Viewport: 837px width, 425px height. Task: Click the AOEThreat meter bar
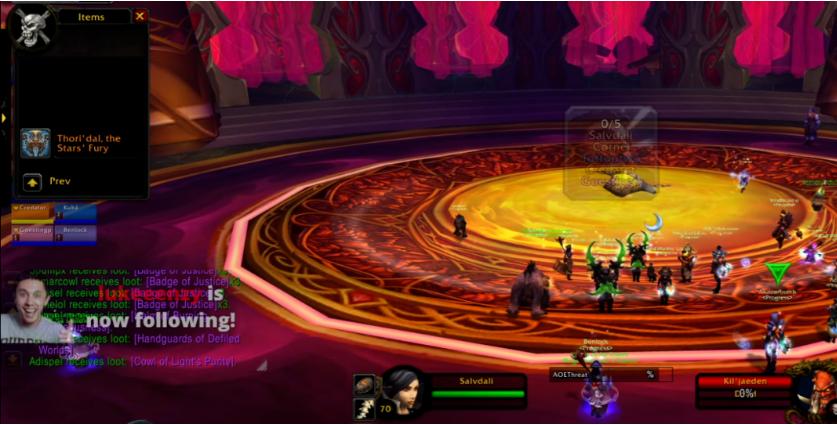click(x=603, y=375)
